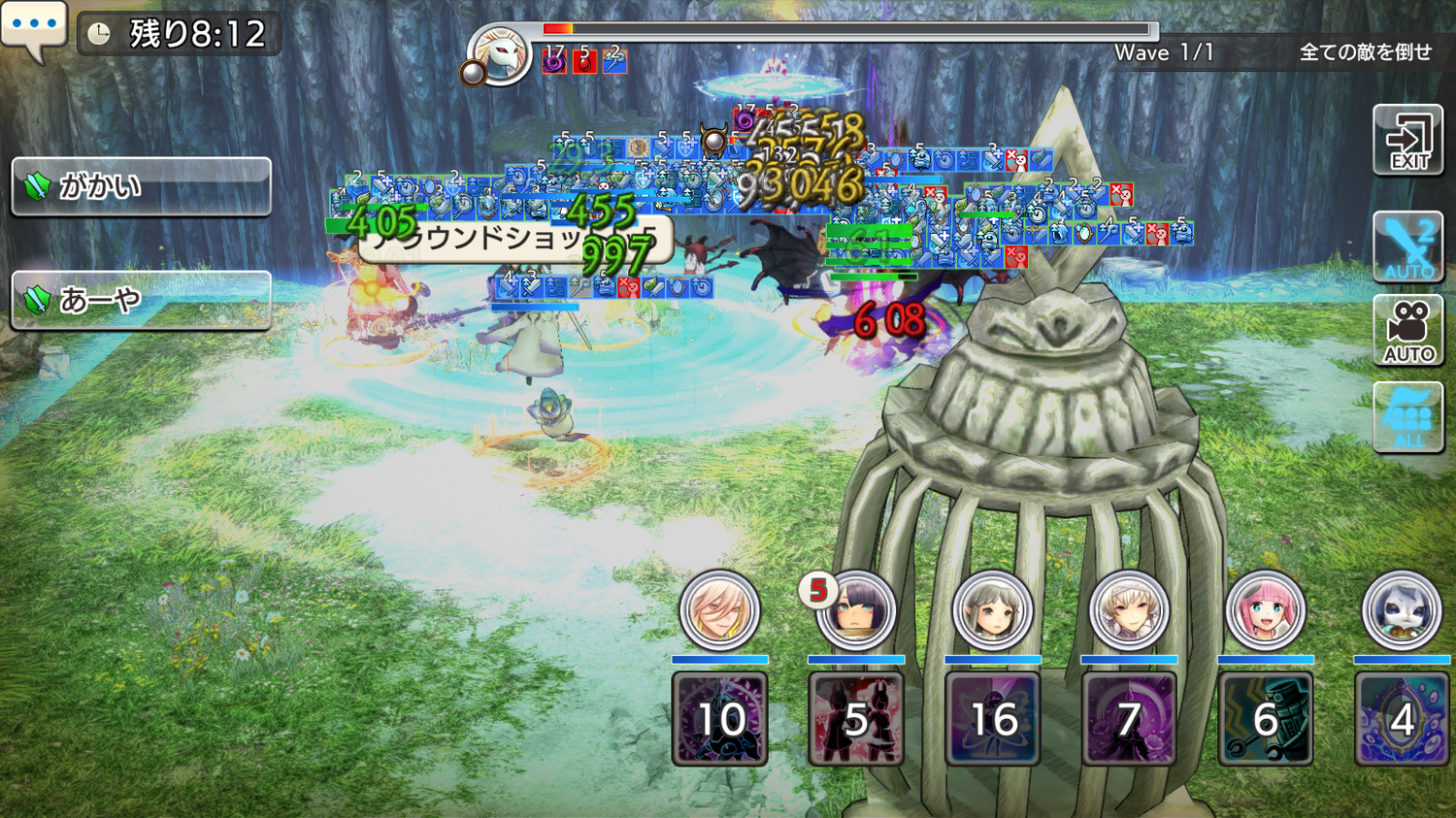Open the chat speech bubble
The height and width of the screenshot is (818, 1456).
pos(34,29)
